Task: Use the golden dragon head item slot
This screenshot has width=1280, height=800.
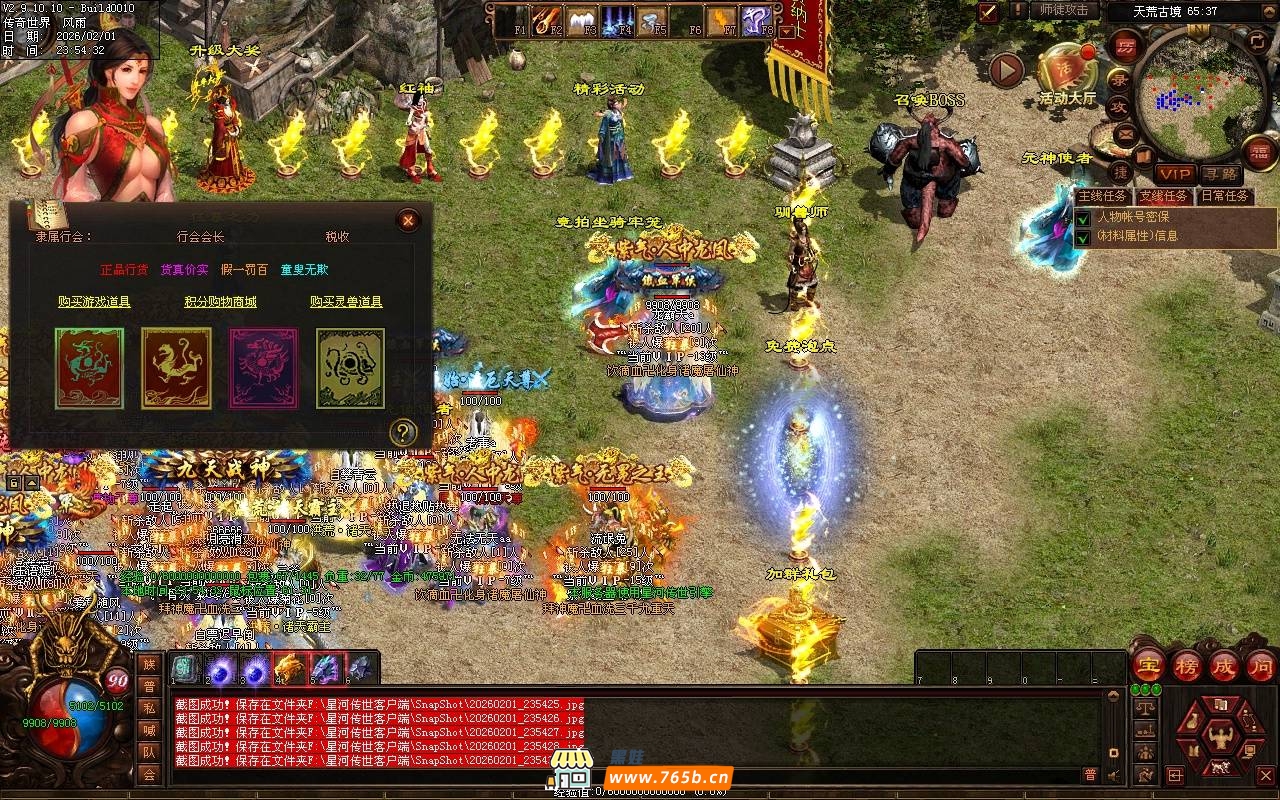Action: point(290,668)
